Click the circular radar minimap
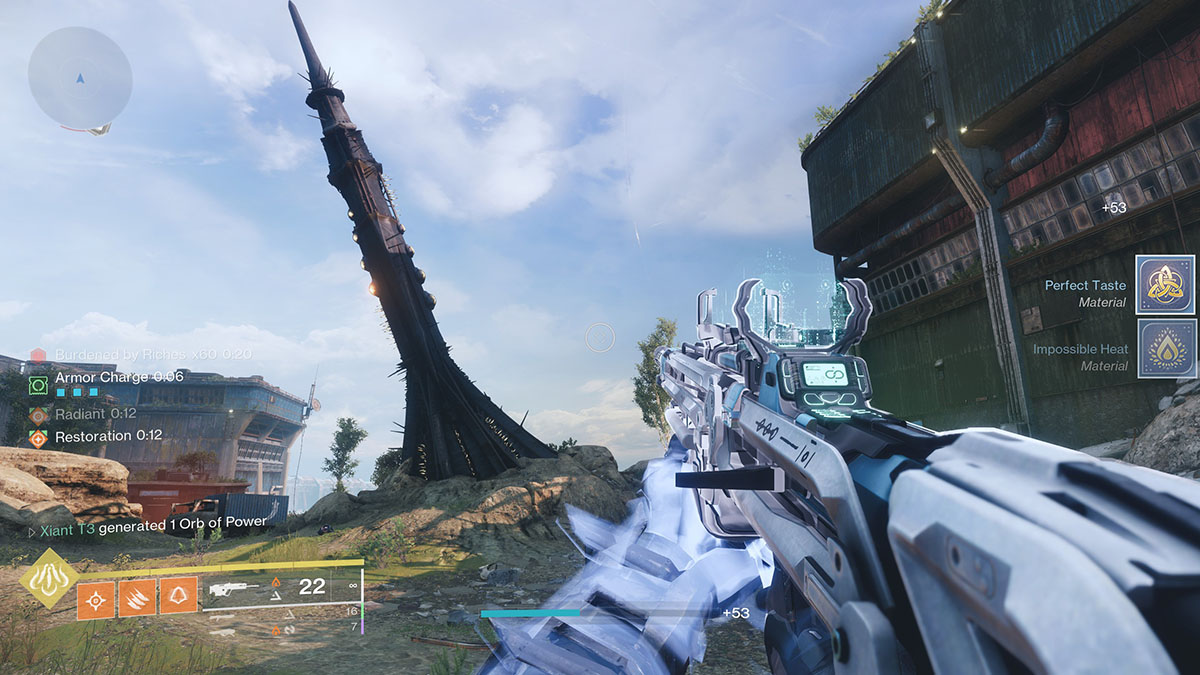Viewport: 1200px width, 675px height. 80,77
